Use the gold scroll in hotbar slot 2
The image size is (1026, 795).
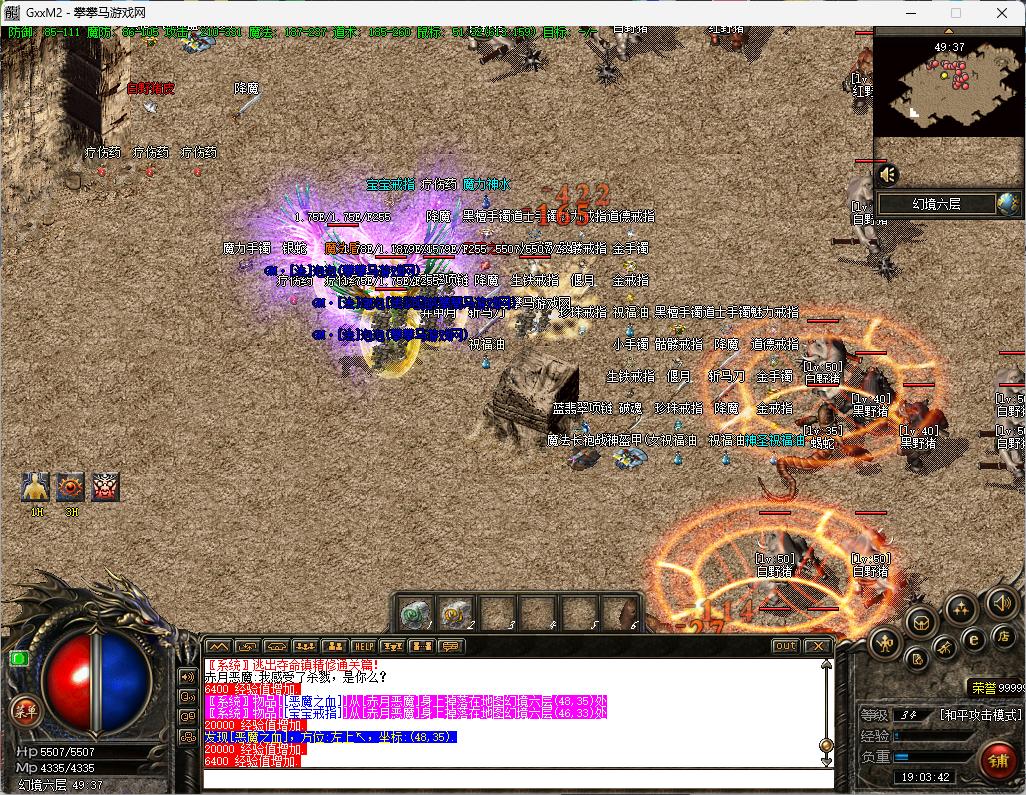coord(455,611)
